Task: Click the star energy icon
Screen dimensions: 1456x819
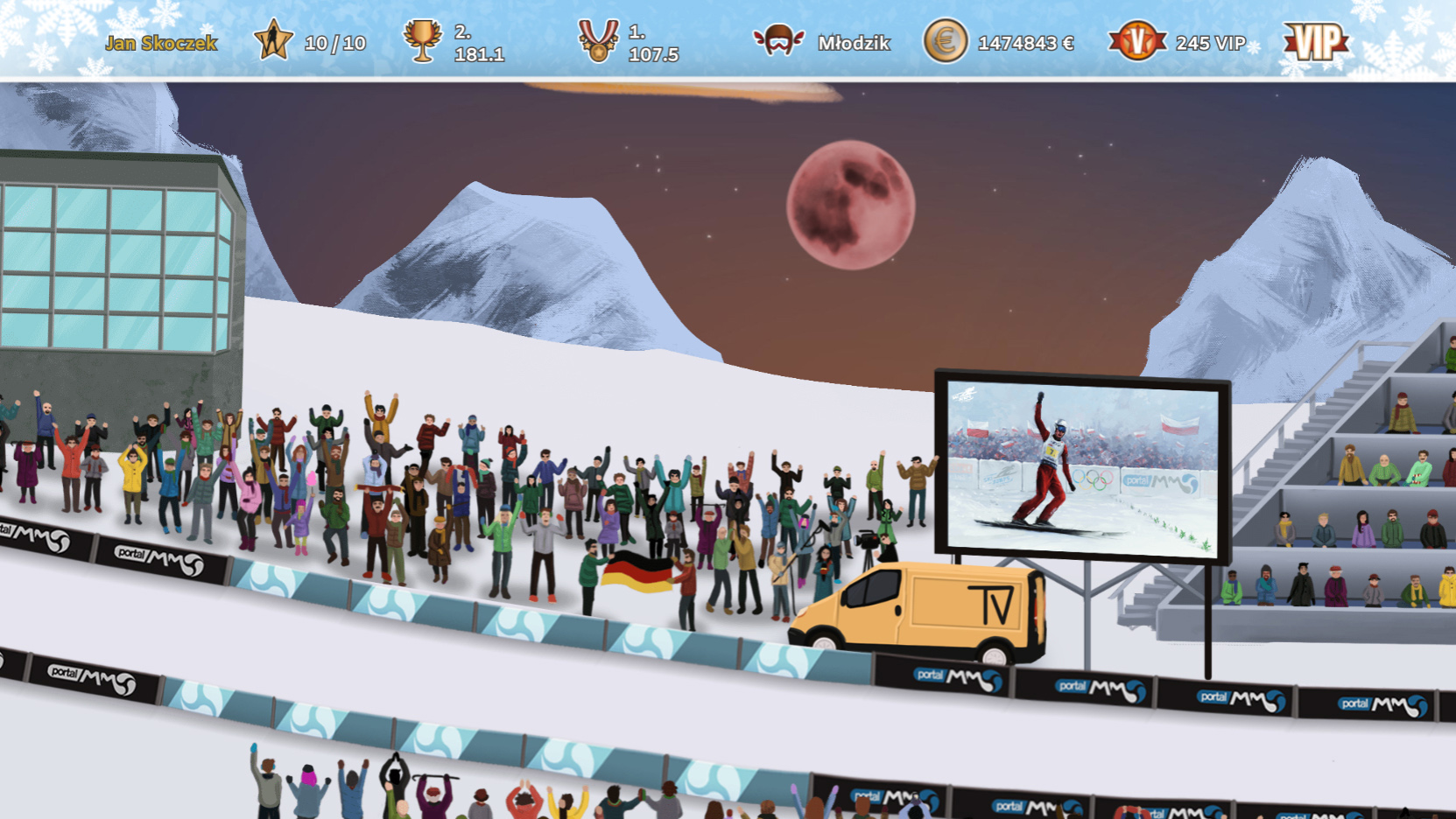Action: click(x=273, y=41)
